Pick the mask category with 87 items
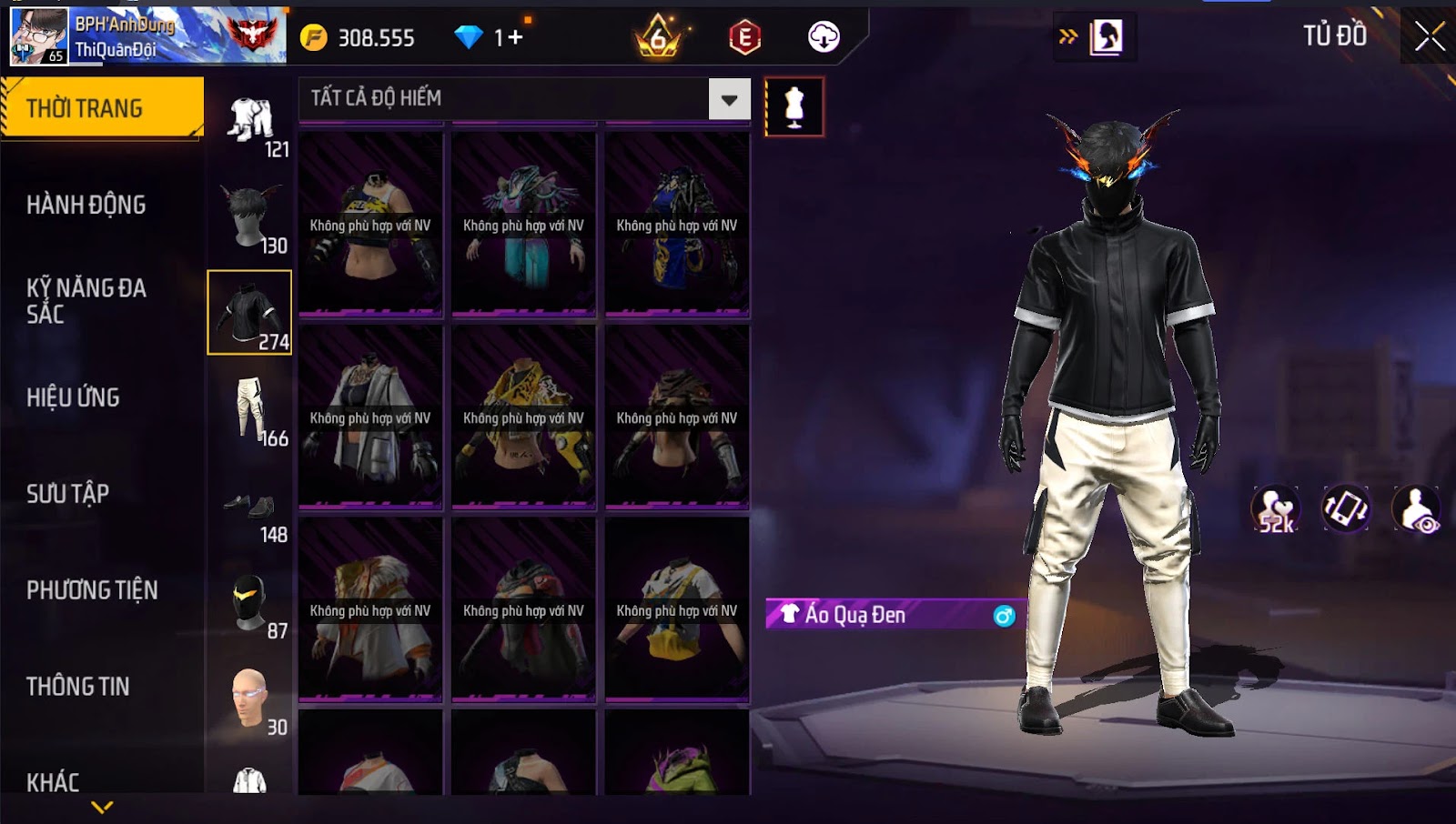Screen dimensions: 1456x824 (251, 604)
